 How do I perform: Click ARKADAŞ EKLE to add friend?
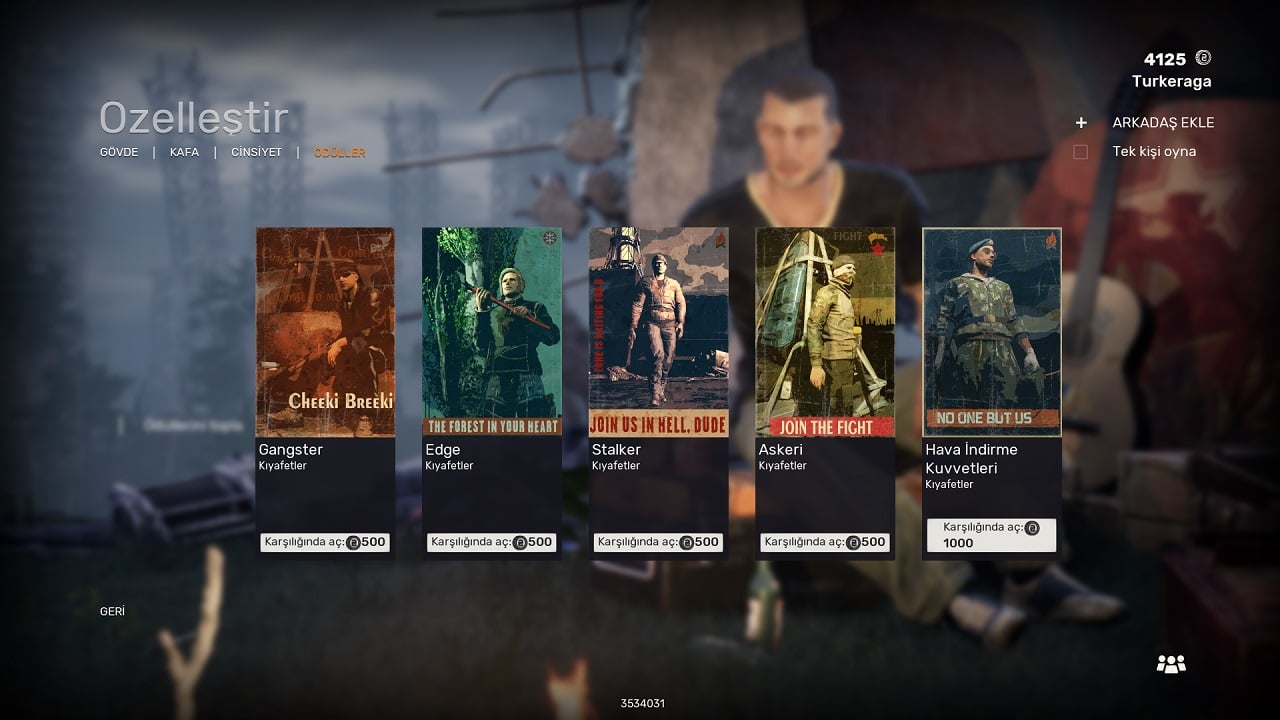[x=1162, y=123]
